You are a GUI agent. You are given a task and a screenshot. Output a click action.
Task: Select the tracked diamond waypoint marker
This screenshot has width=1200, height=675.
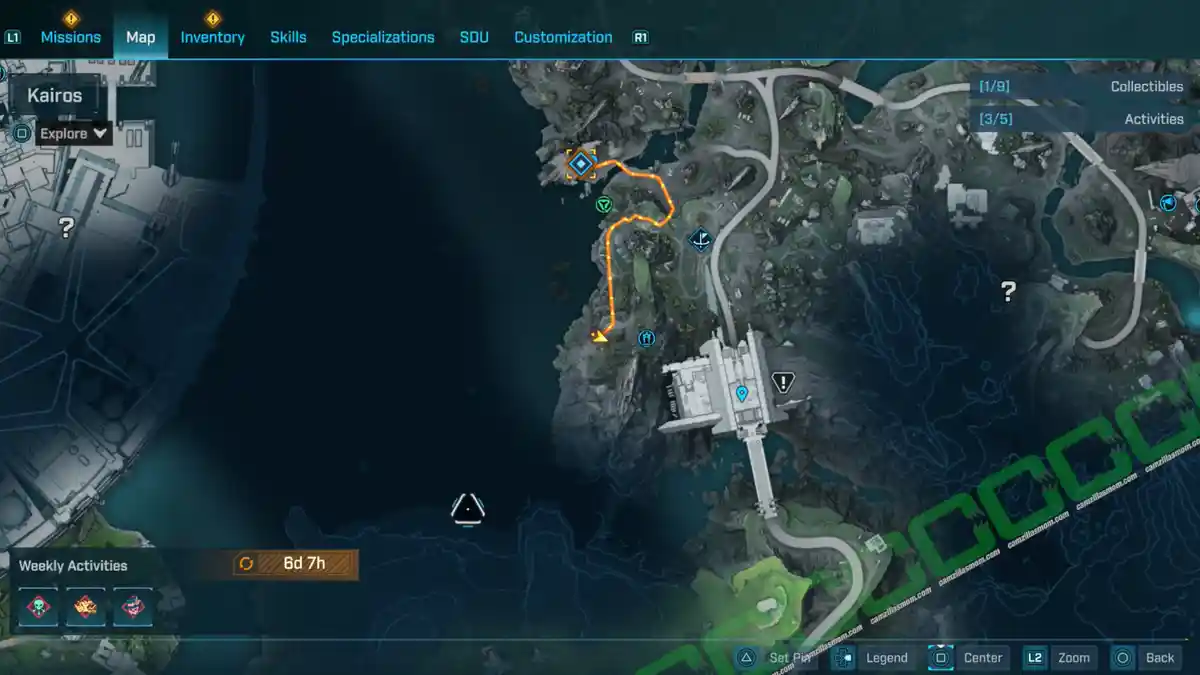coord(580,163)
